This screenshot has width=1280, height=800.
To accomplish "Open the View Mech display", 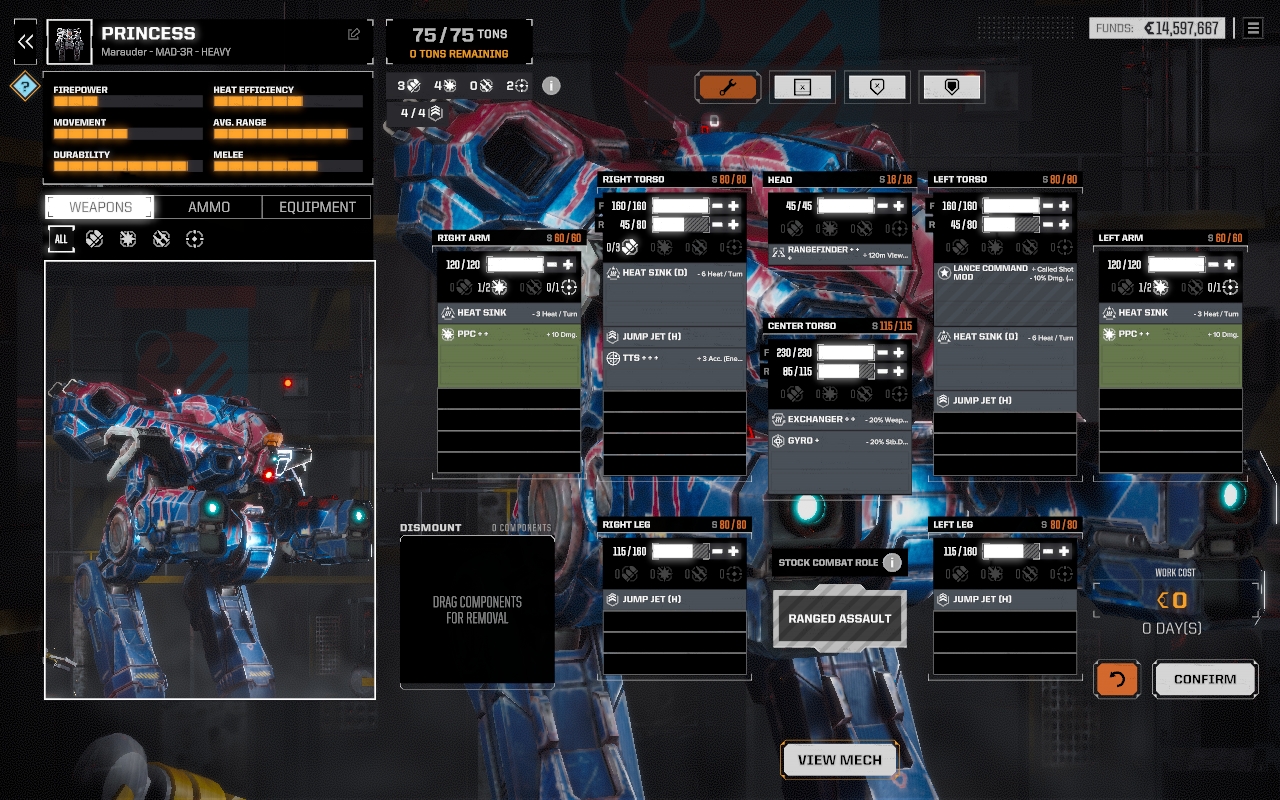I will point(840,760).
